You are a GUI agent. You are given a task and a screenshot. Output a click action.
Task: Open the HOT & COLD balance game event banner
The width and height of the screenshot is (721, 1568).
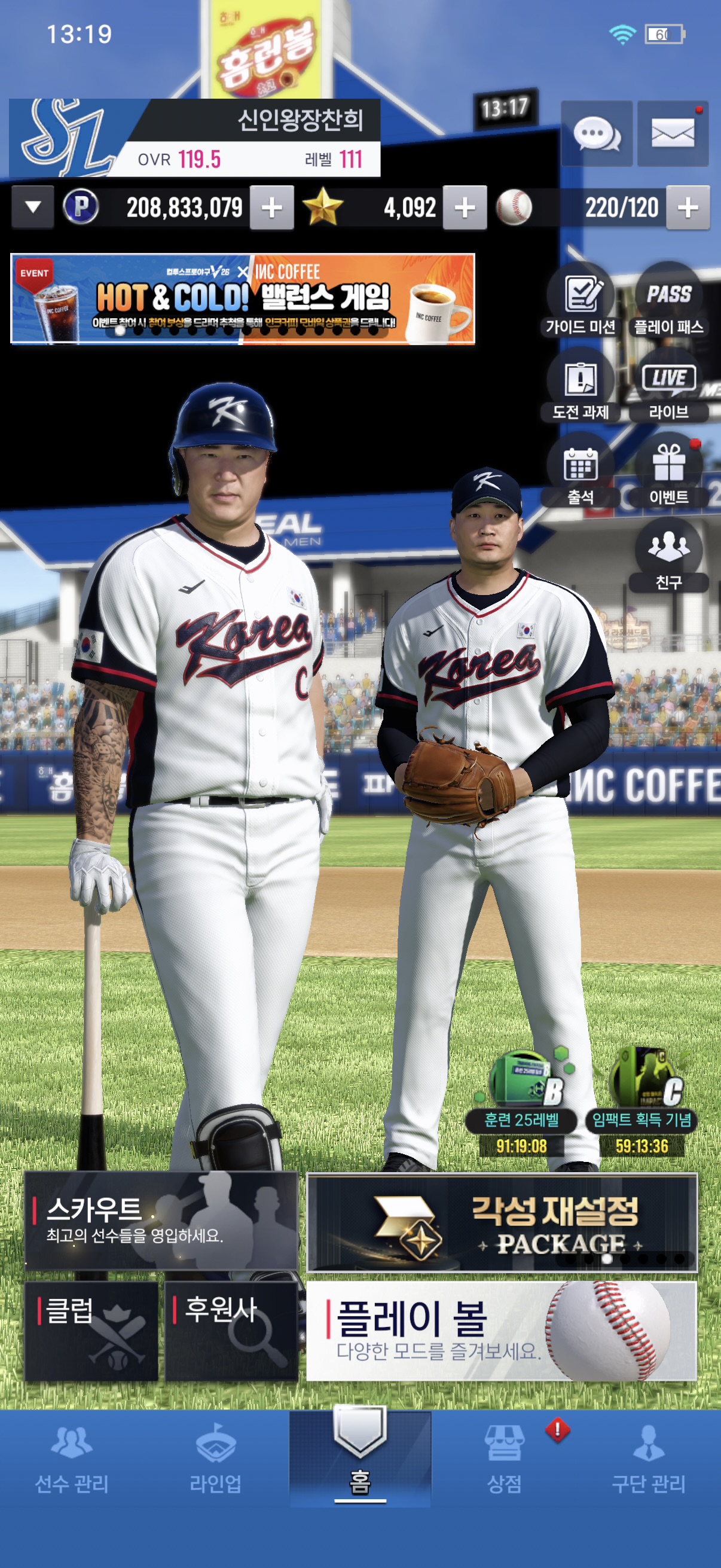[243, 299]
